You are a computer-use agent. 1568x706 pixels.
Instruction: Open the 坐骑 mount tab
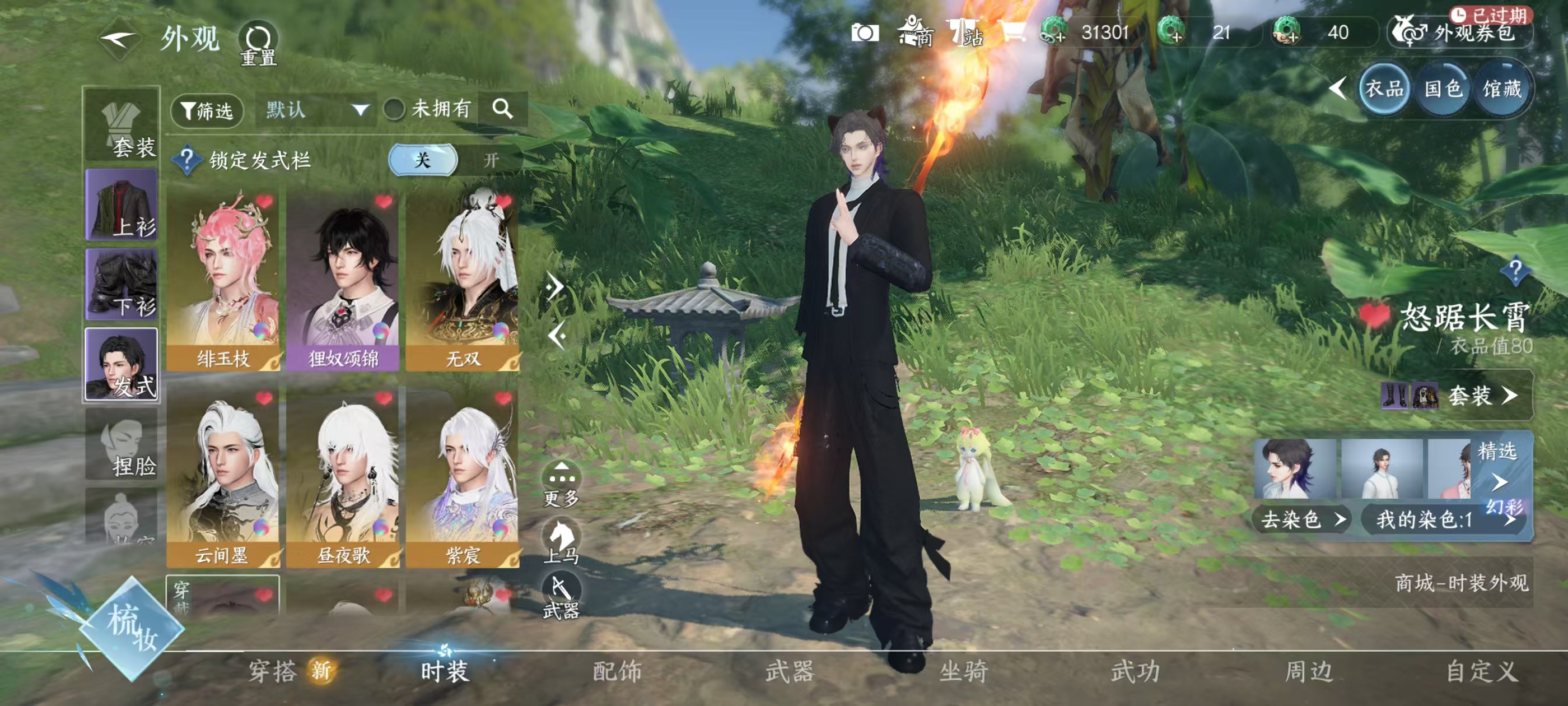pos(963,671)
